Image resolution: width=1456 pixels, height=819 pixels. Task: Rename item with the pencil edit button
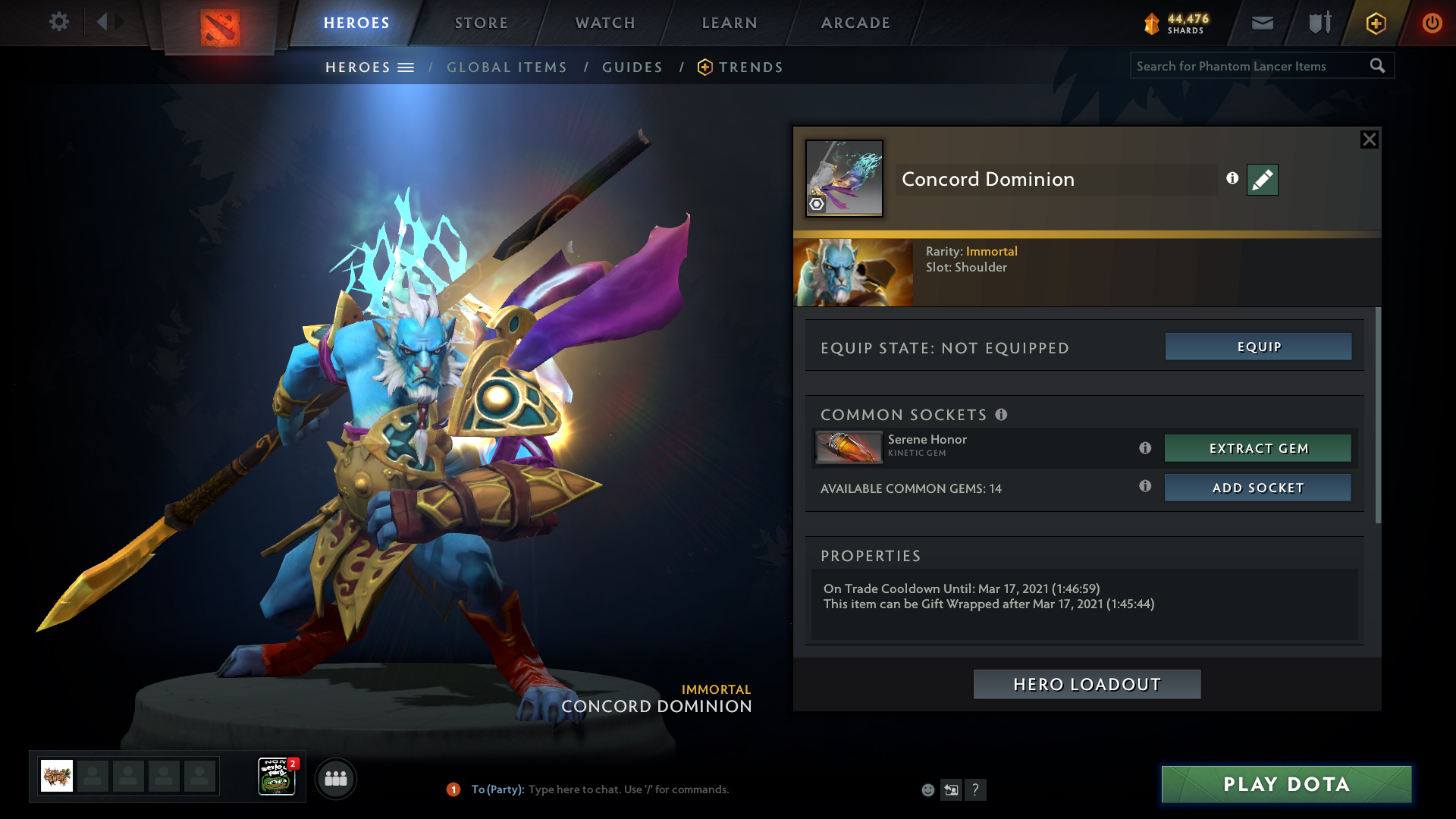tap(1263, 180)
